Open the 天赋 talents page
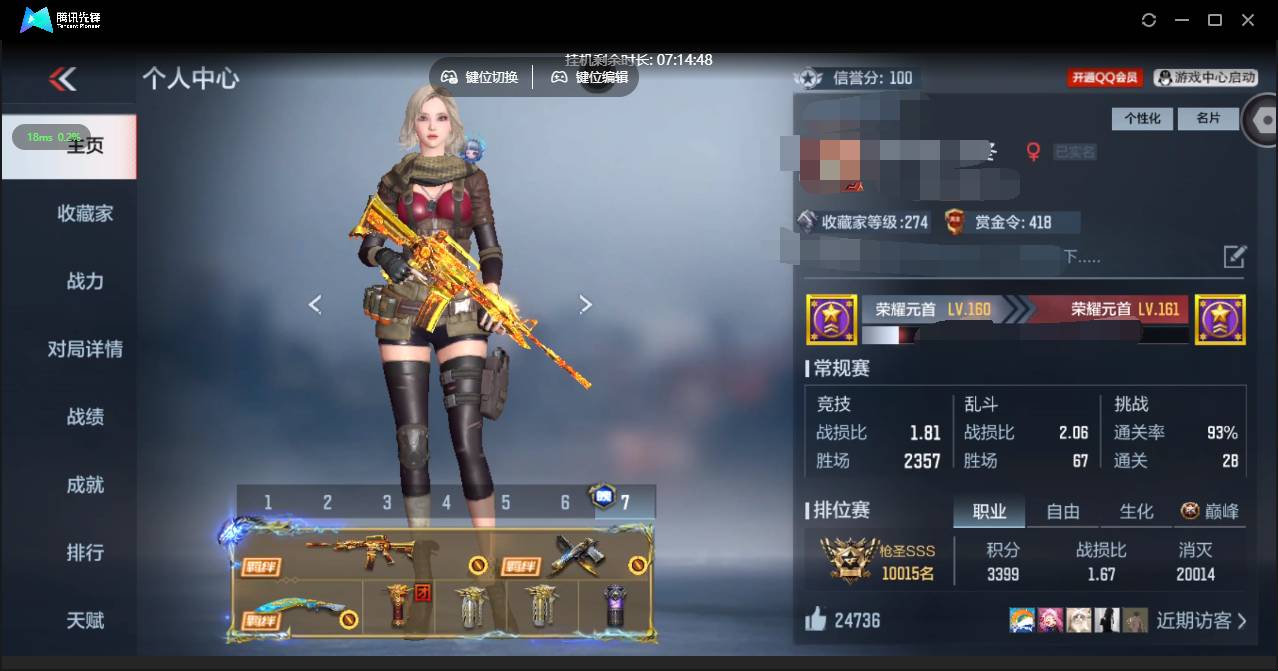The width and height of the screenshot is (1278, 671). (85, 621)
